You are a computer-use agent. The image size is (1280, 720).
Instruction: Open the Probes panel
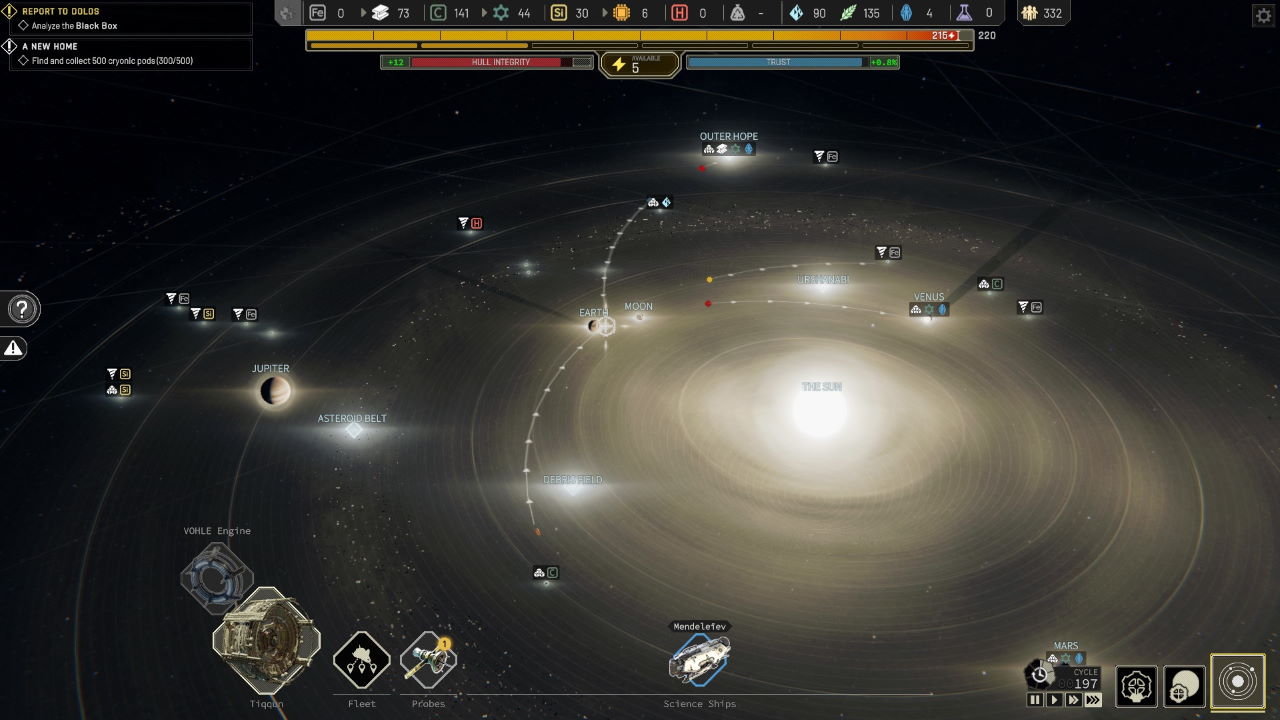[x=428, y=660]
